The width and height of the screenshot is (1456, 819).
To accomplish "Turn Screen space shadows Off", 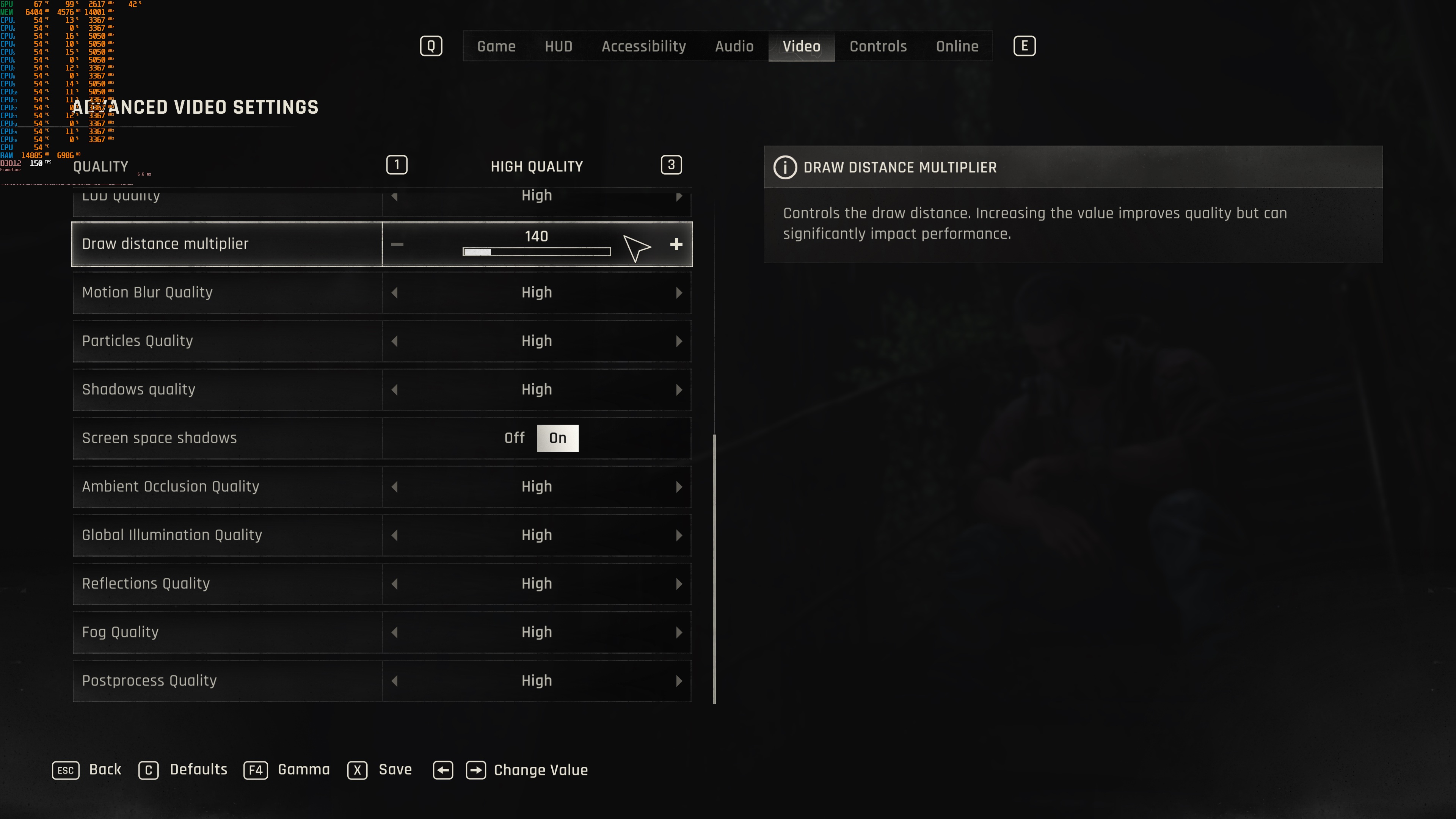I will (514, 438).
